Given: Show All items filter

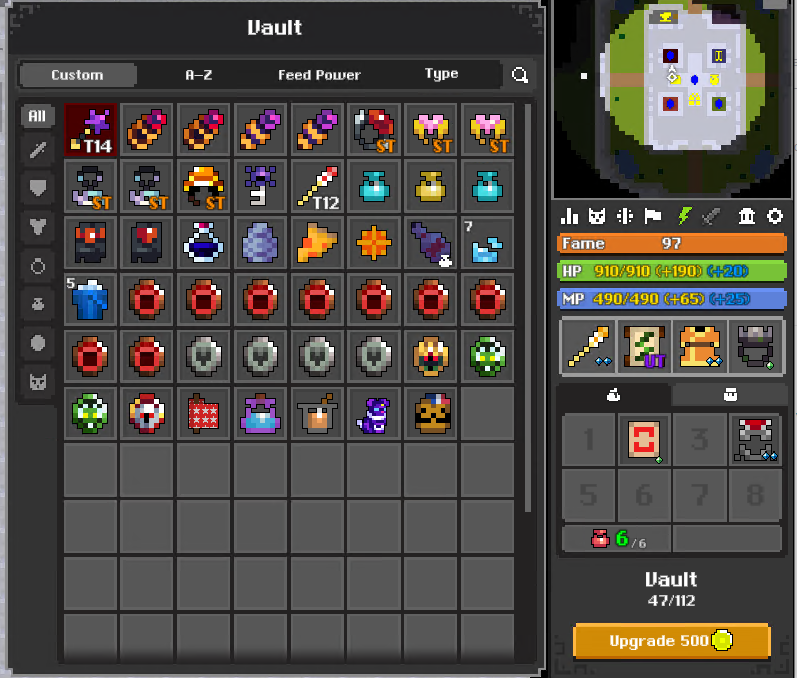Looking at the screenshot, I should (37, 116).
